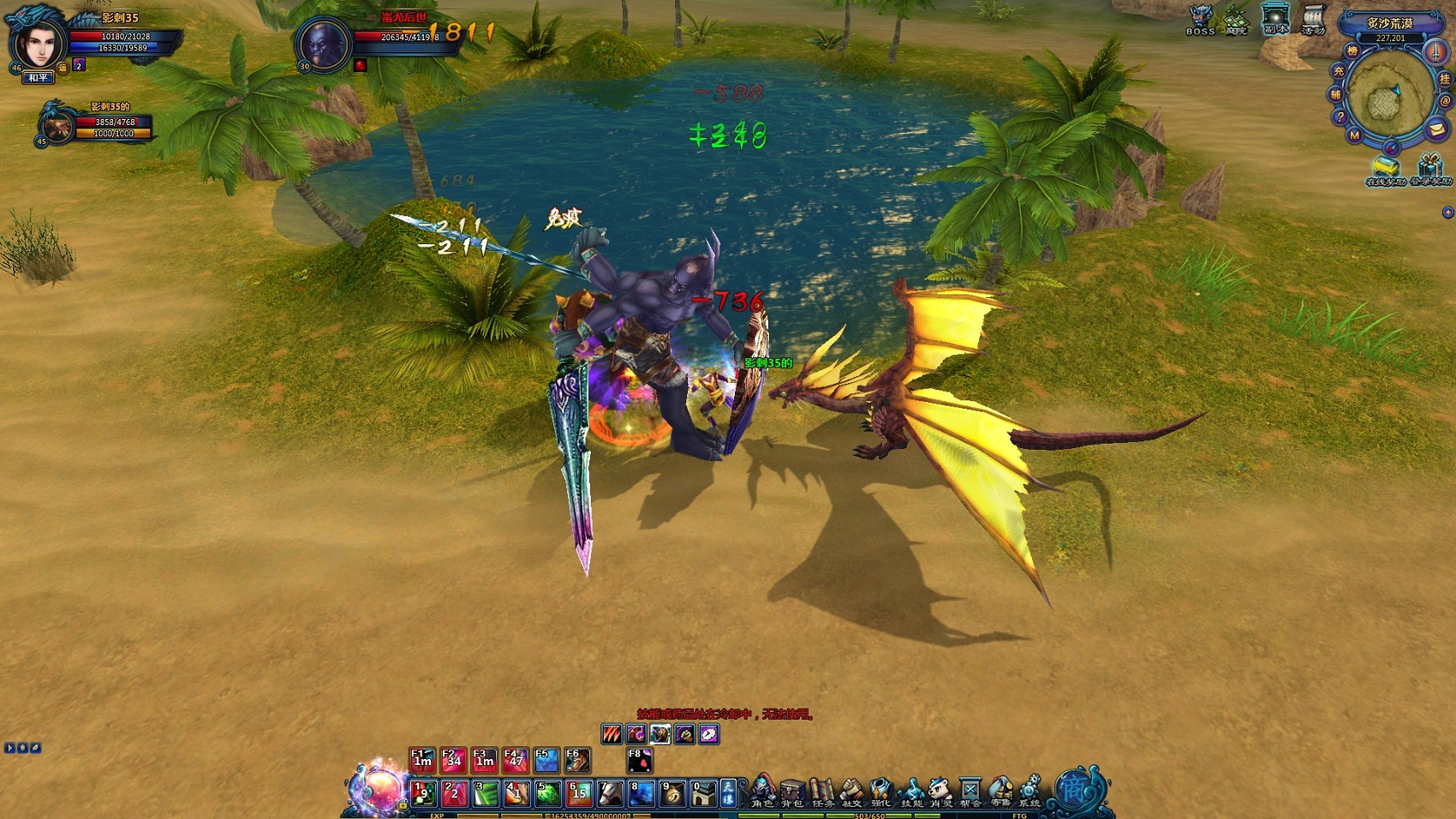The height and width of the screenshot is (819, 1456).
Task: Open the 榜 ranking button
Action: [x=1352, y=52]
